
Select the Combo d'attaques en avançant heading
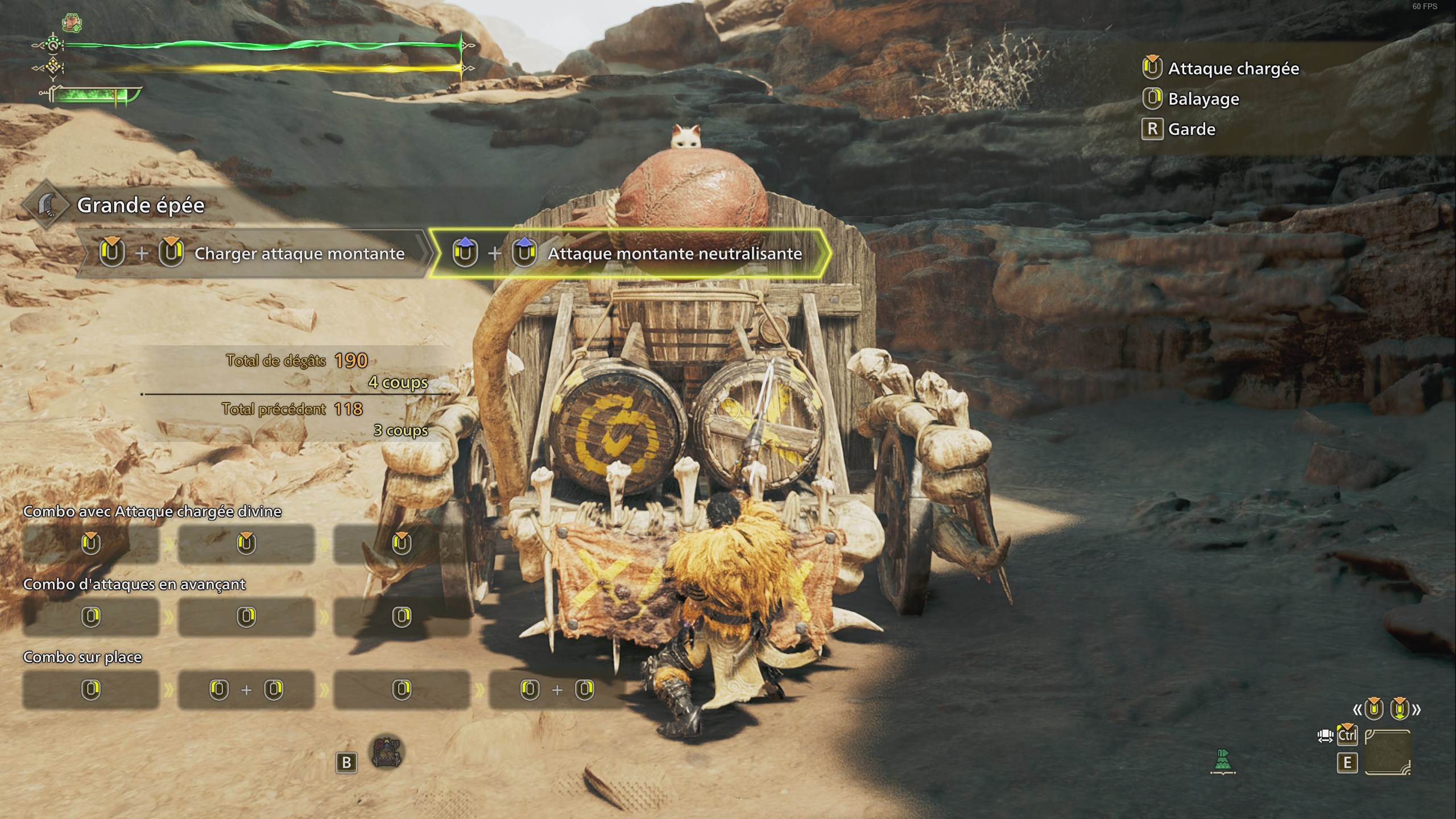click(x=134, y=584)
